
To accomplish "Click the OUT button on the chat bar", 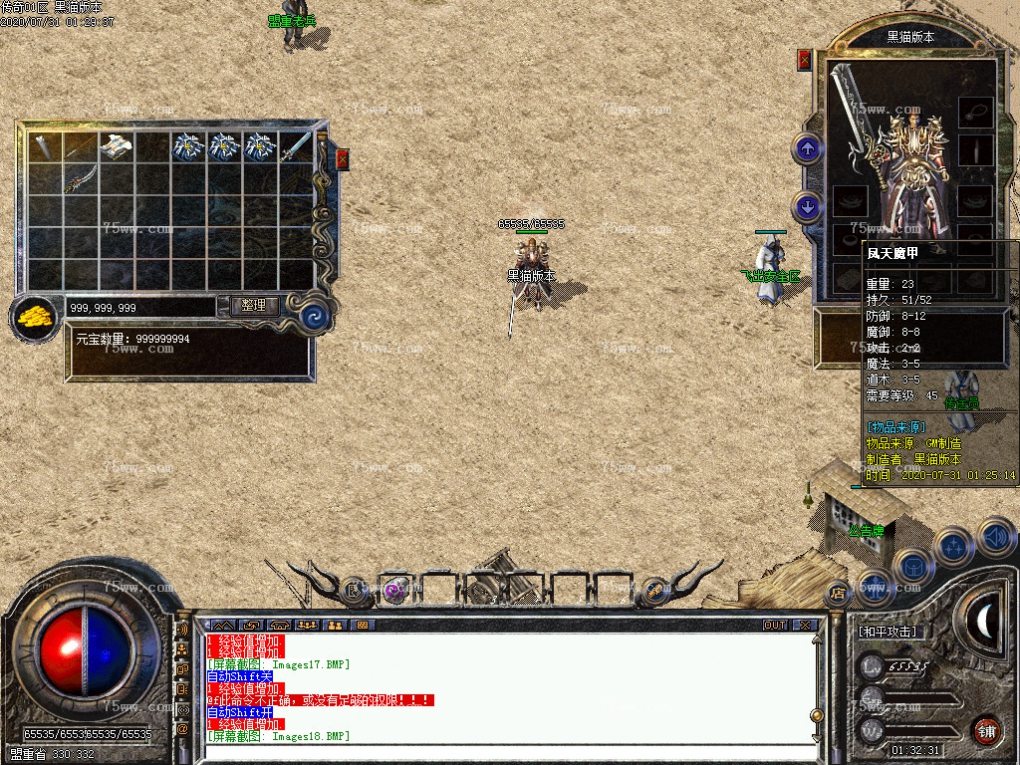I will 775,625.
